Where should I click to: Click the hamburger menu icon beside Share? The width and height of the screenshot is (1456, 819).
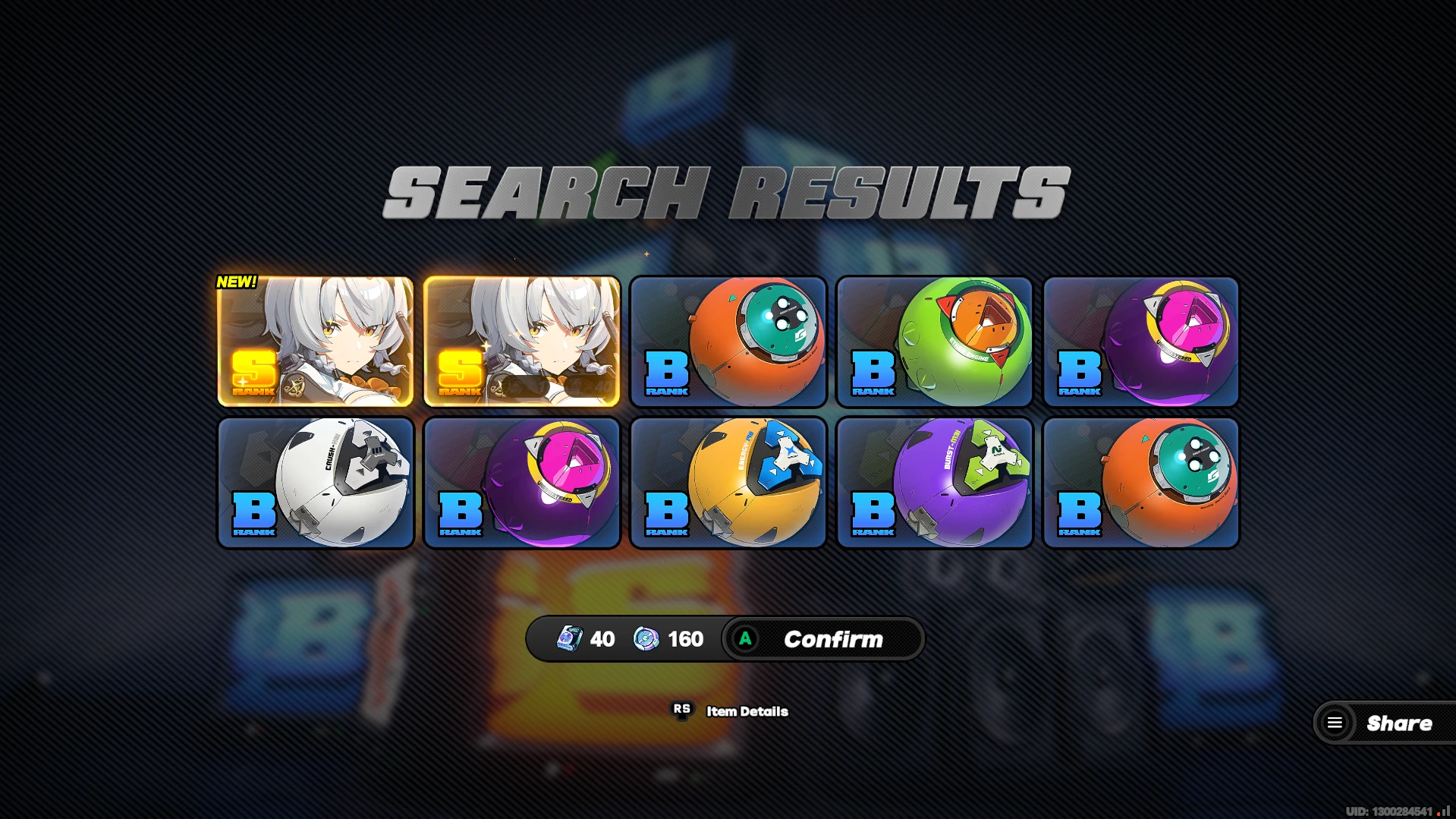pyautogui.click(x=1335, y=723)
